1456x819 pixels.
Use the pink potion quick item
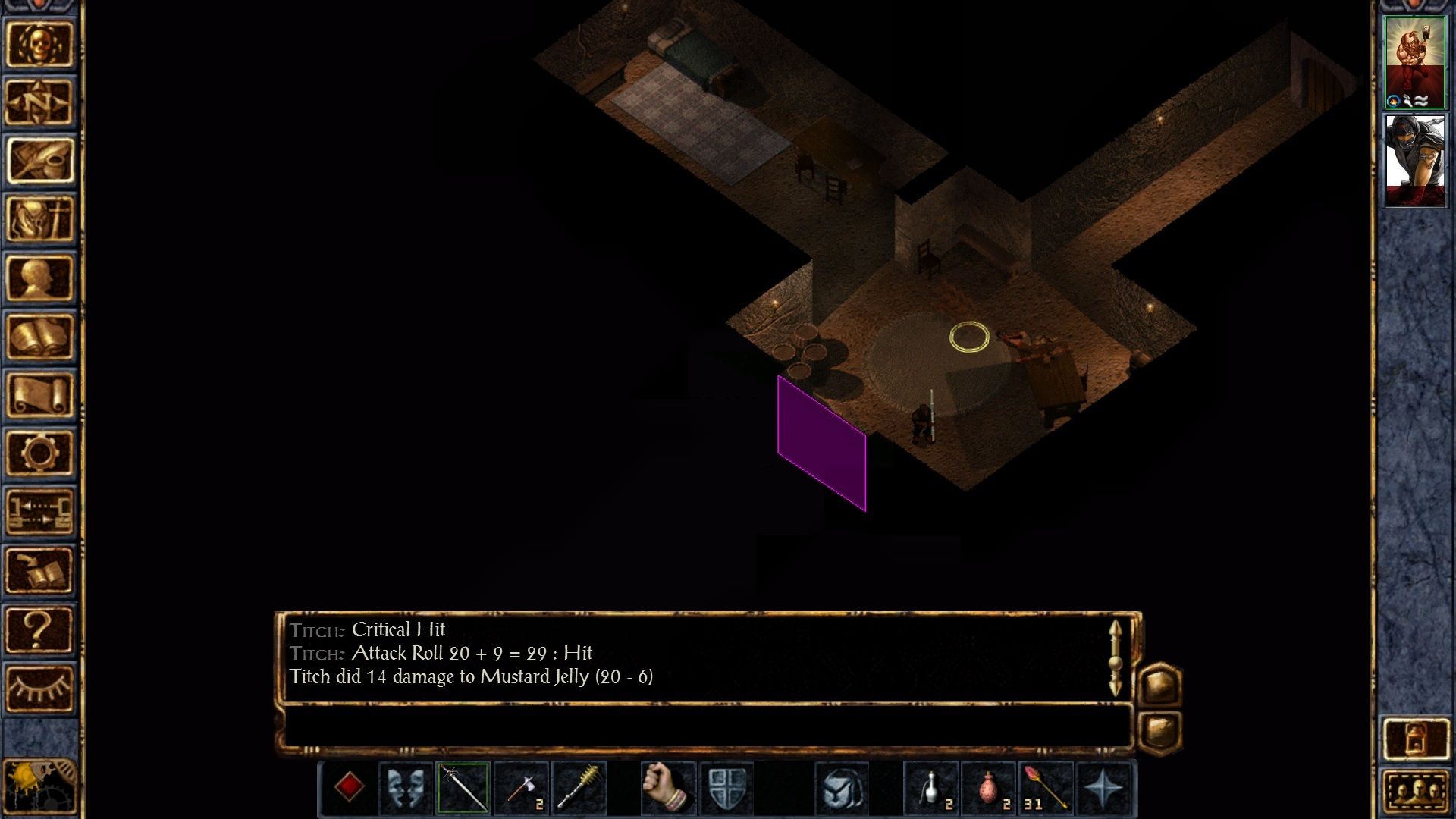pyautogui.click(x=989, y=788)
